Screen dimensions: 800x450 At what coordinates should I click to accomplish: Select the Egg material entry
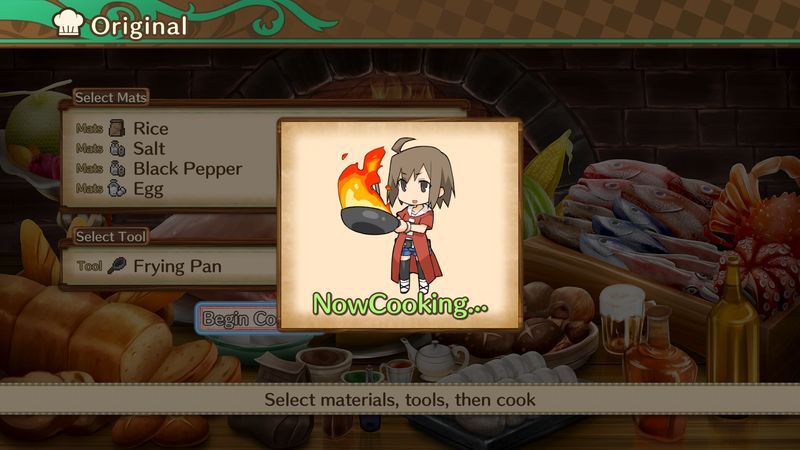[x=149, y=188]
